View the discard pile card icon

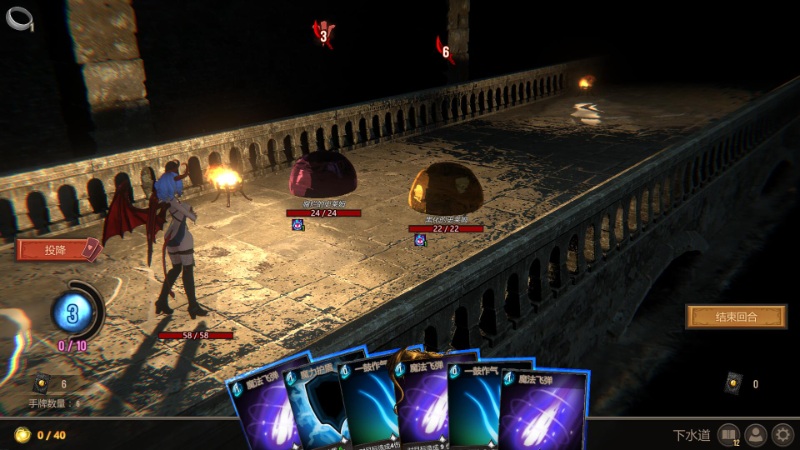tap(734, 382)
